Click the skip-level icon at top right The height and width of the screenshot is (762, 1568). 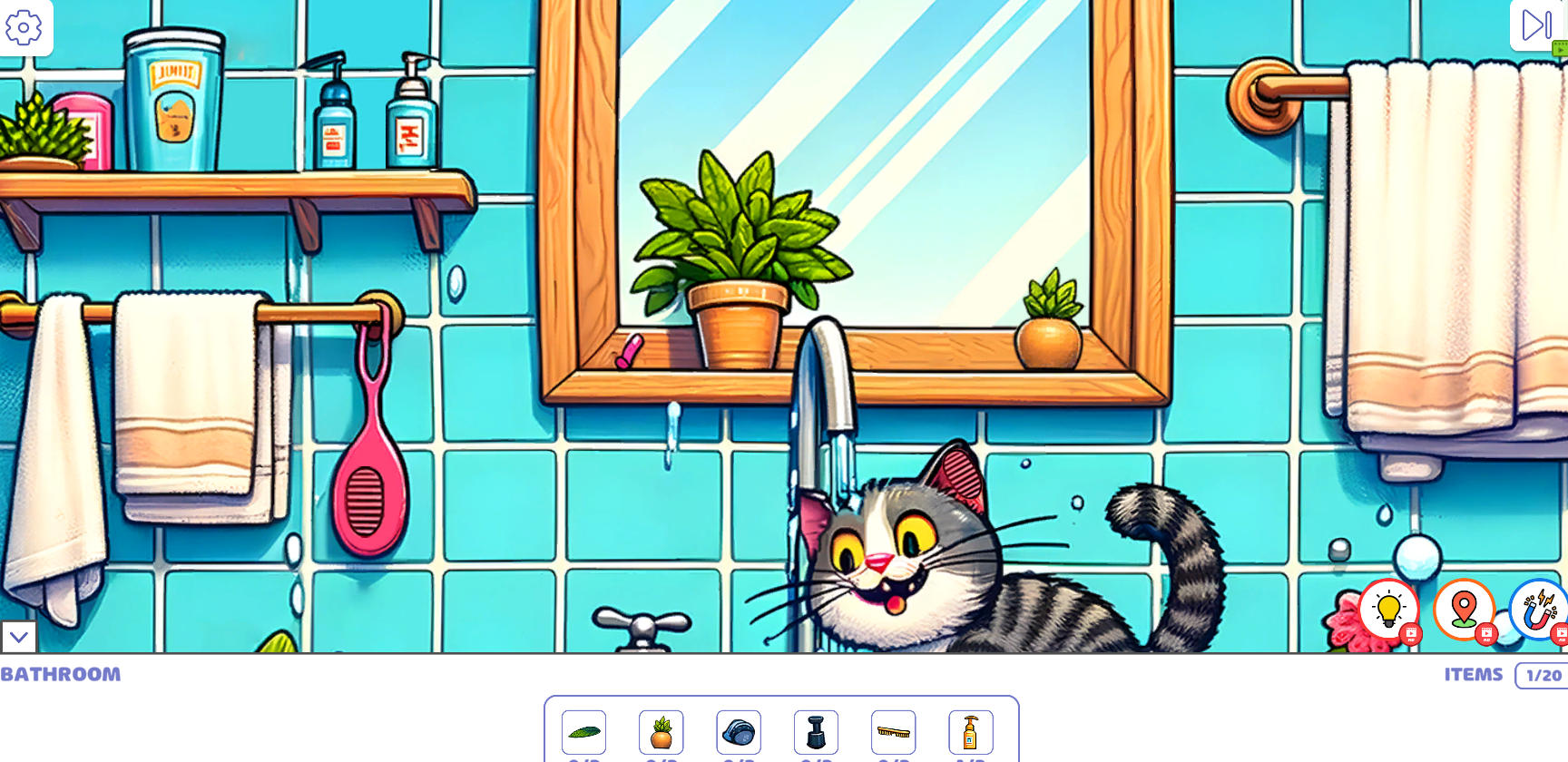(1535, 25)
